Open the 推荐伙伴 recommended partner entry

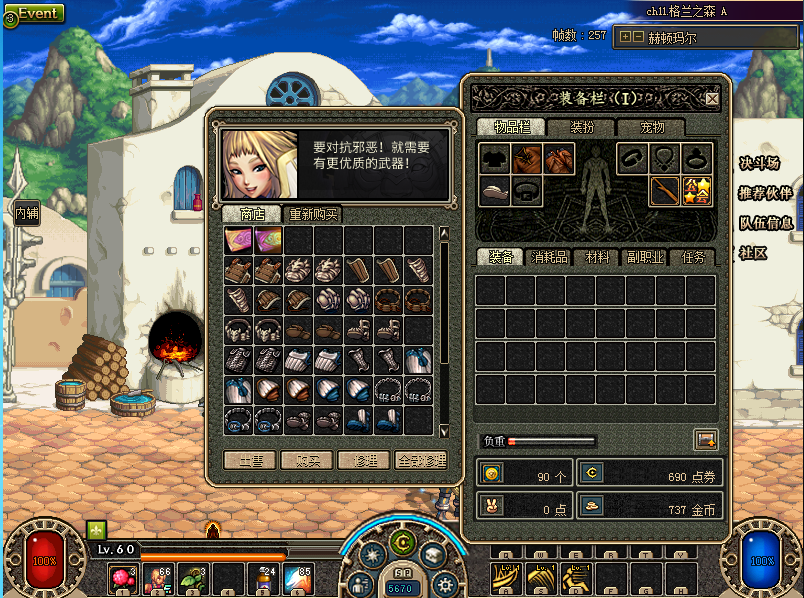pos(766,193)
